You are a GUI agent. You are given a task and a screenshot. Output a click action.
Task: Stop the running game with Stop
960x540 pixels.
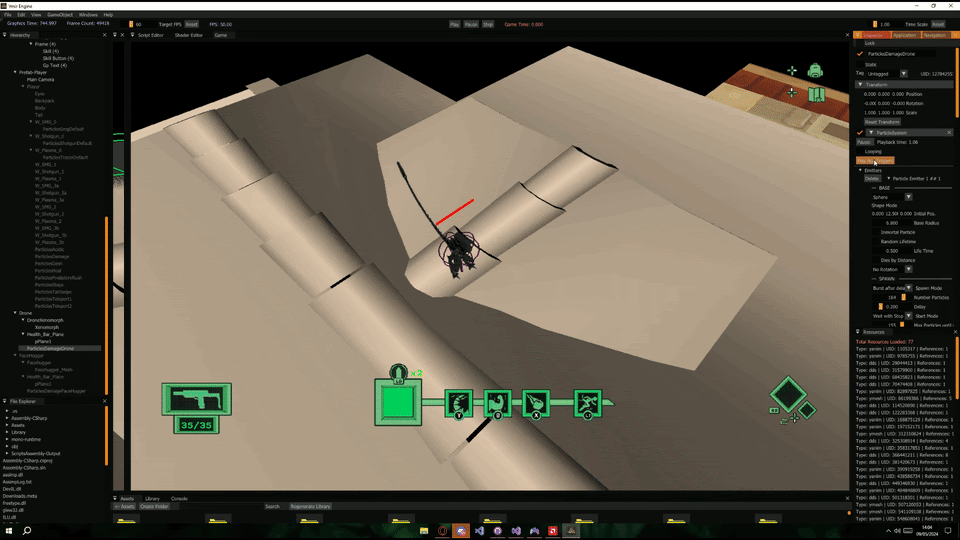coord(488,24)
